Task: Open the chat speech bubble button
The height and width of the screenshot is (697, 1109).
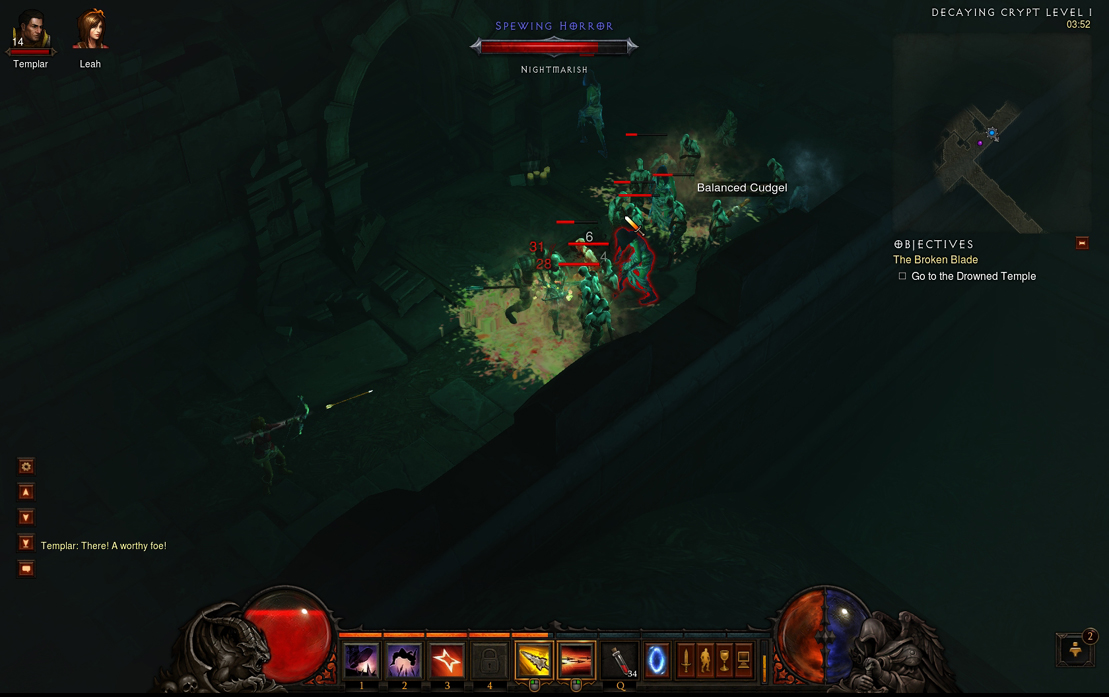Action: click(x=26, y=569)
